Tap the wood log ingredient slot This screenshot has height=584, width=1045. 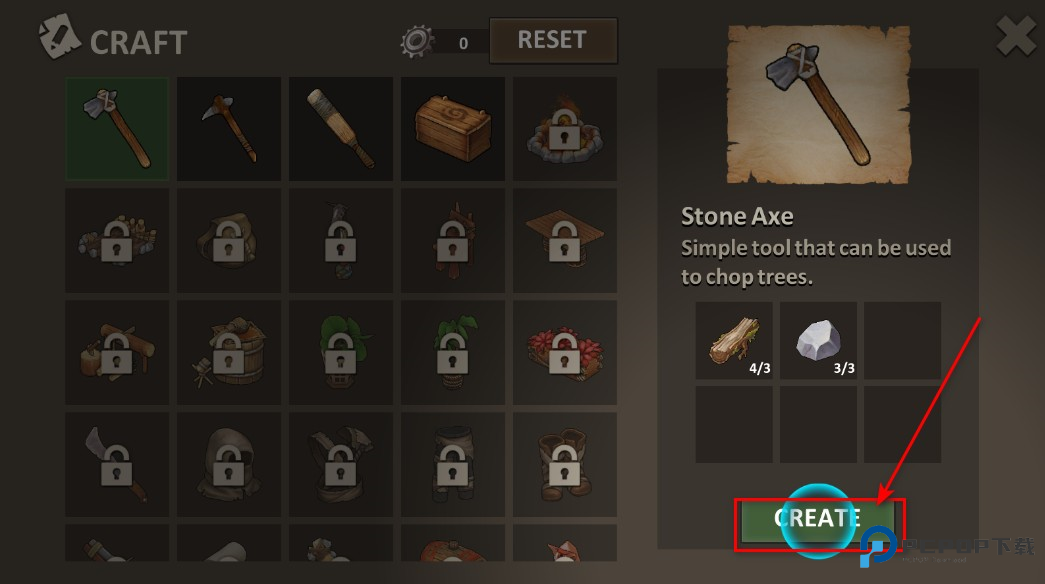734,341
